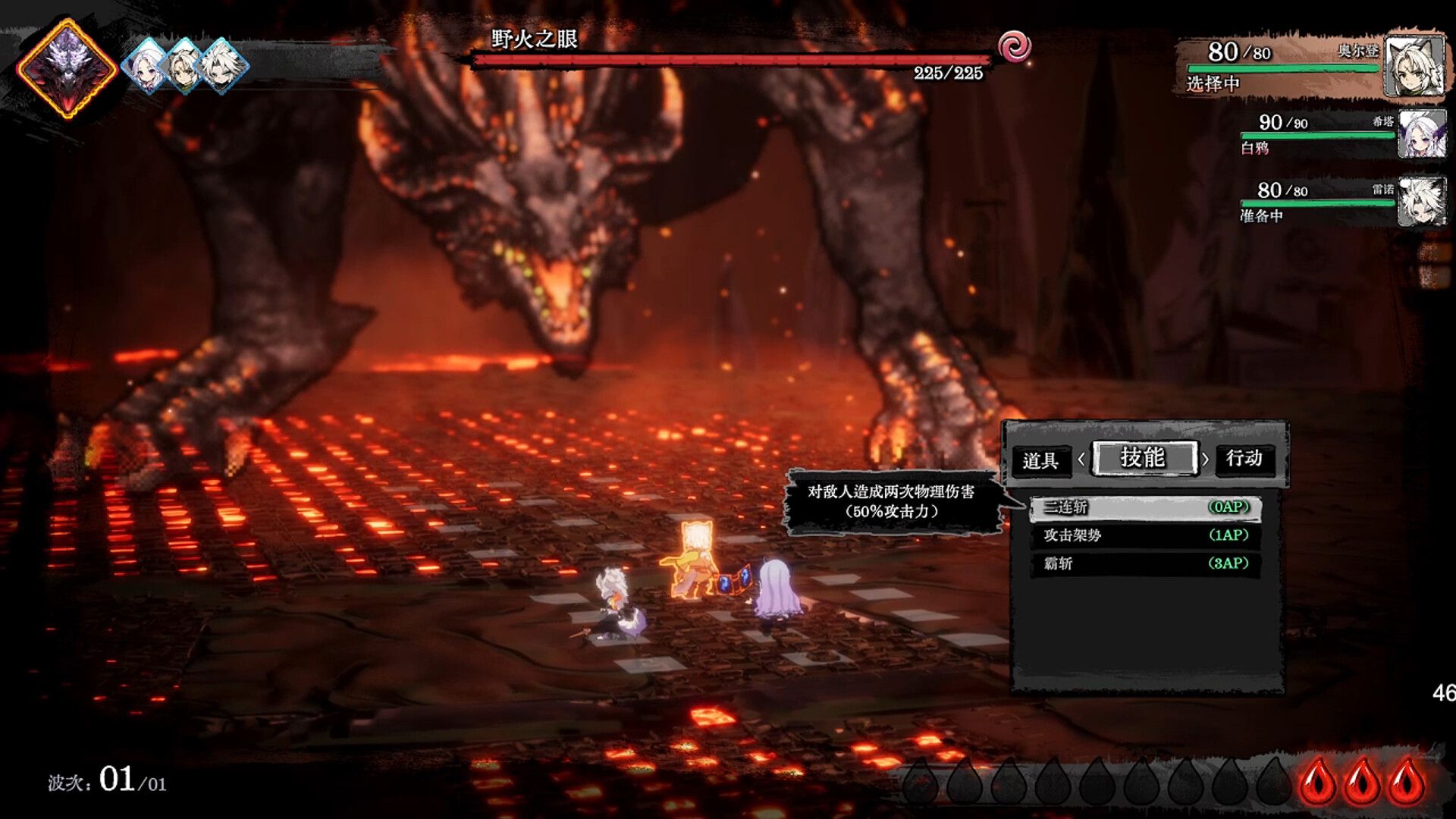Click the left arrow beside 技能 tab
The width and height of the screenshot is (1456, 819).
pos(1081,460)
